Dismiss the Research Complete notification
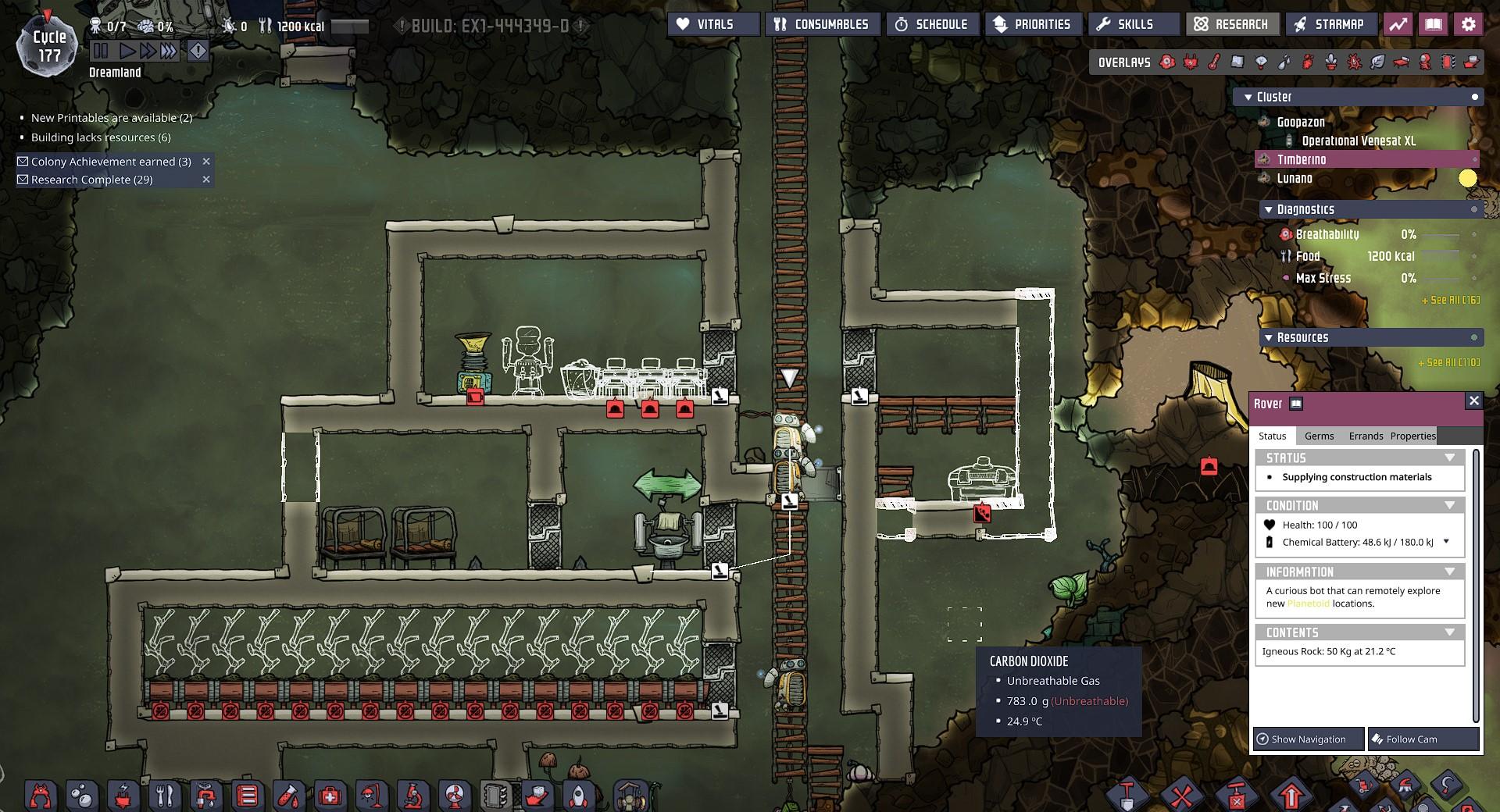The image size is (1500, 812). click(x=206, y=180)
